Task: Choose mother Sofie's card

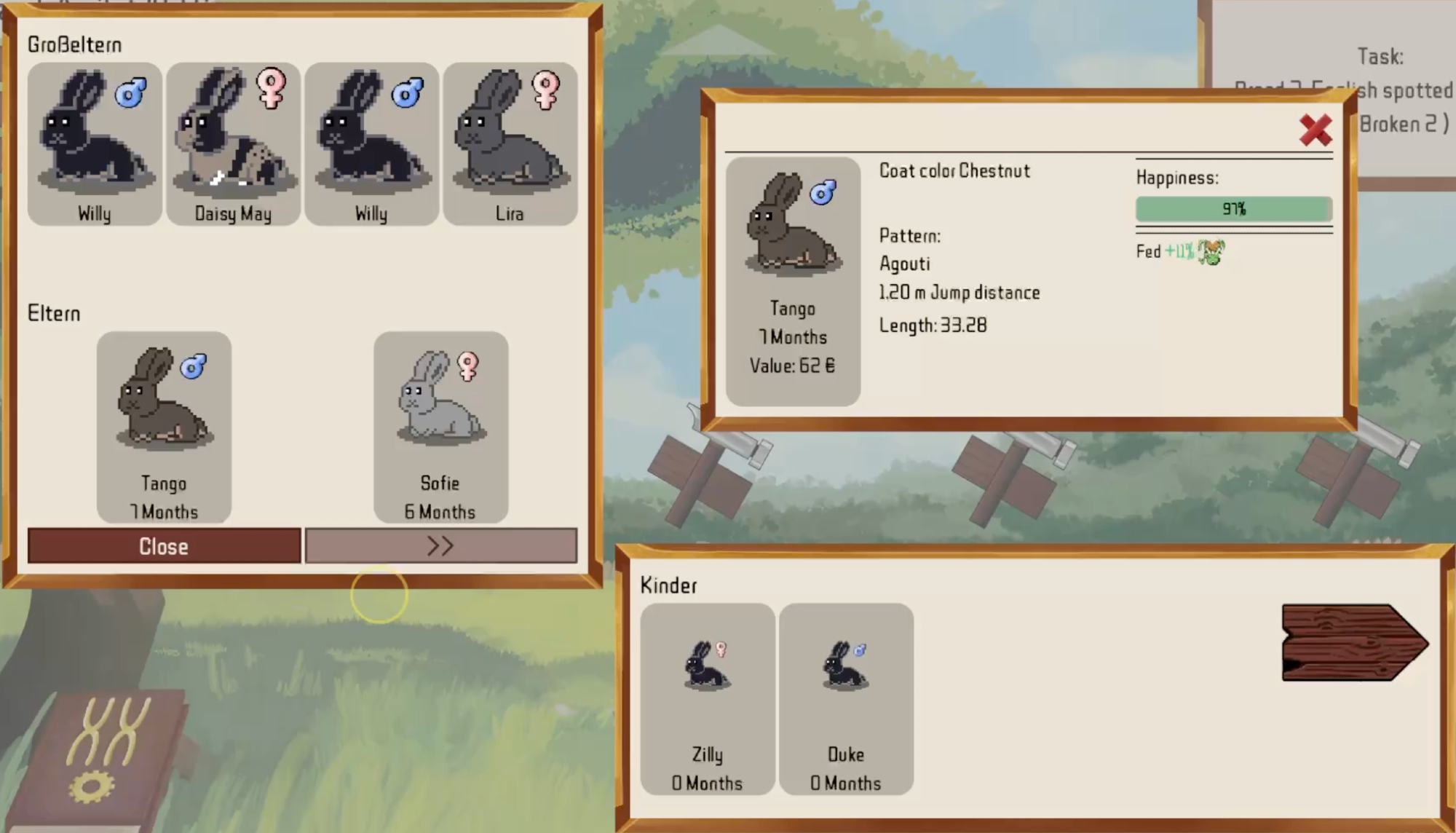Action: 440,427
